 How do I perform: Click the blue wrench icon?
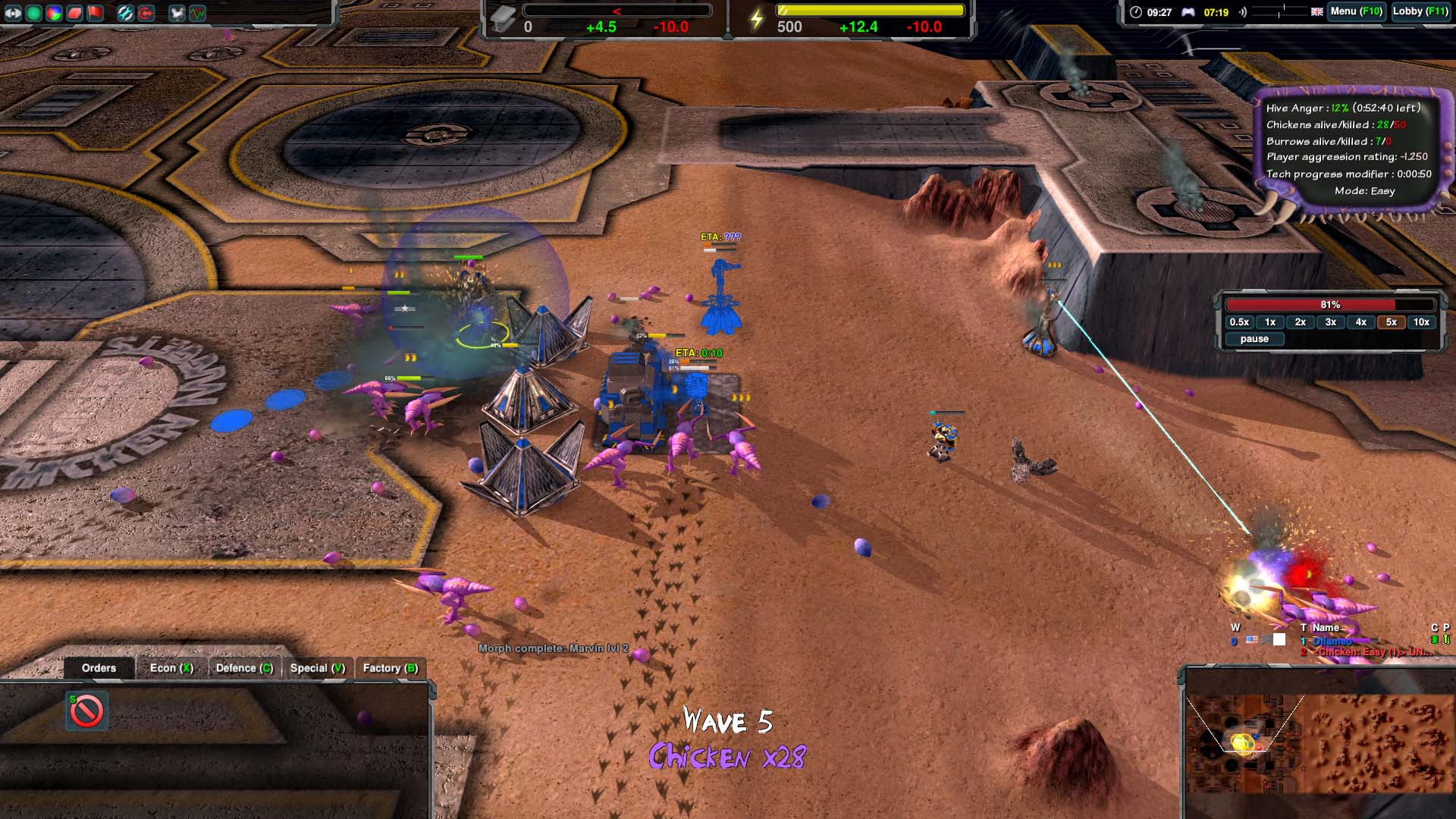point(125,13)
